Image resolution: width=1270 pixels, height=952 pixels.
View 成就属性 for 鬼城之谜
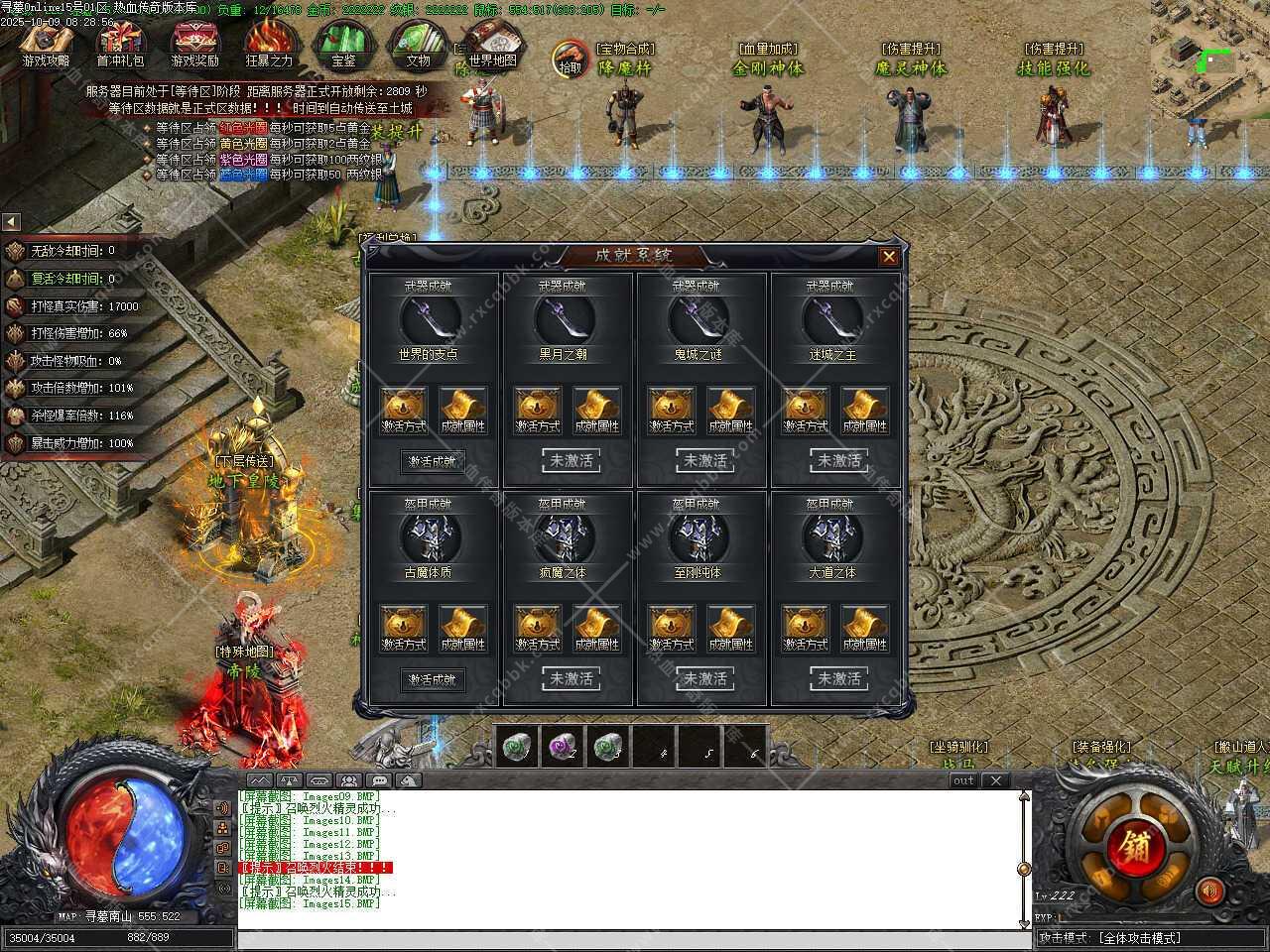729,411
